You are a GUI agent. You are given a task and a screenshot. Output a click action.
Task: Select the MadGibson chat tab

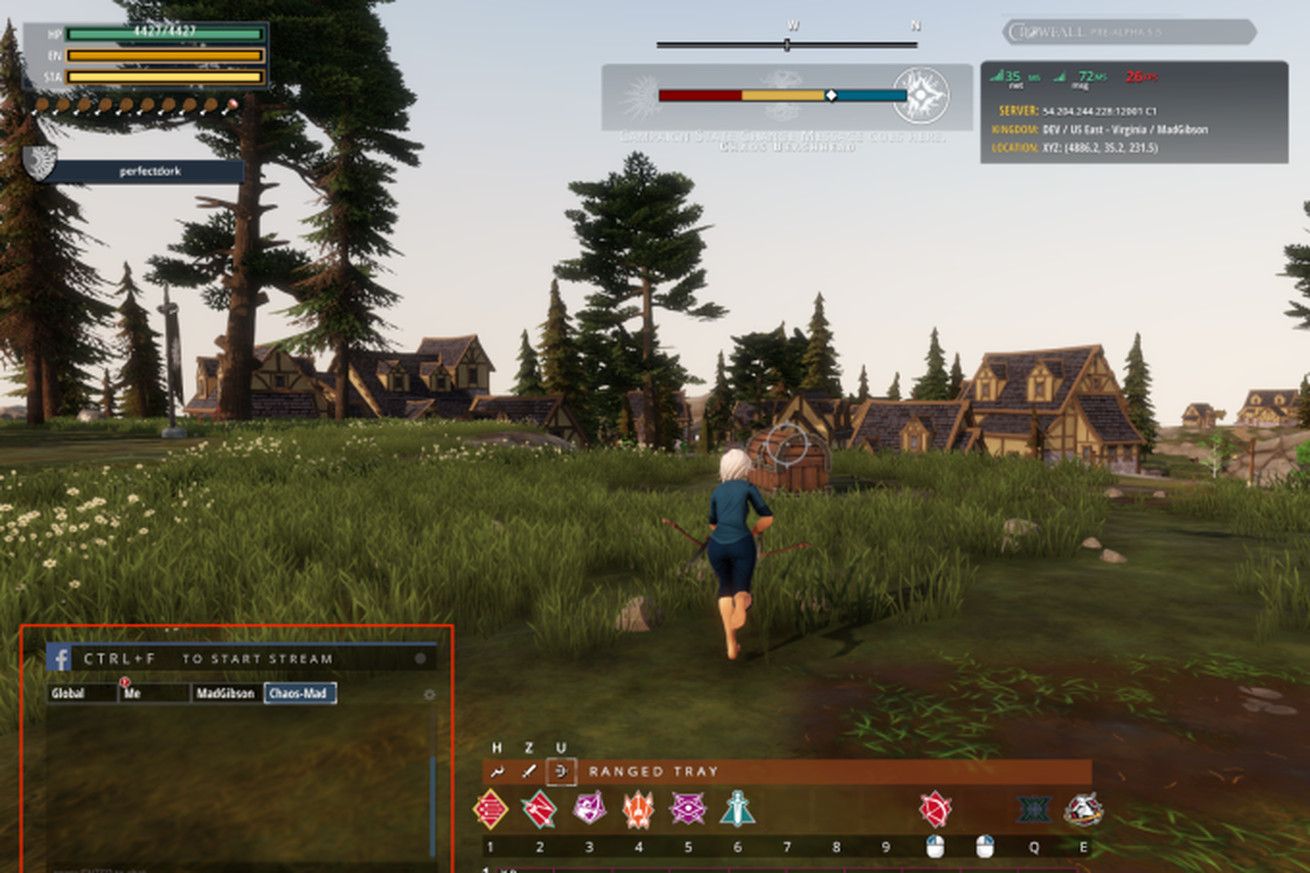227,693
